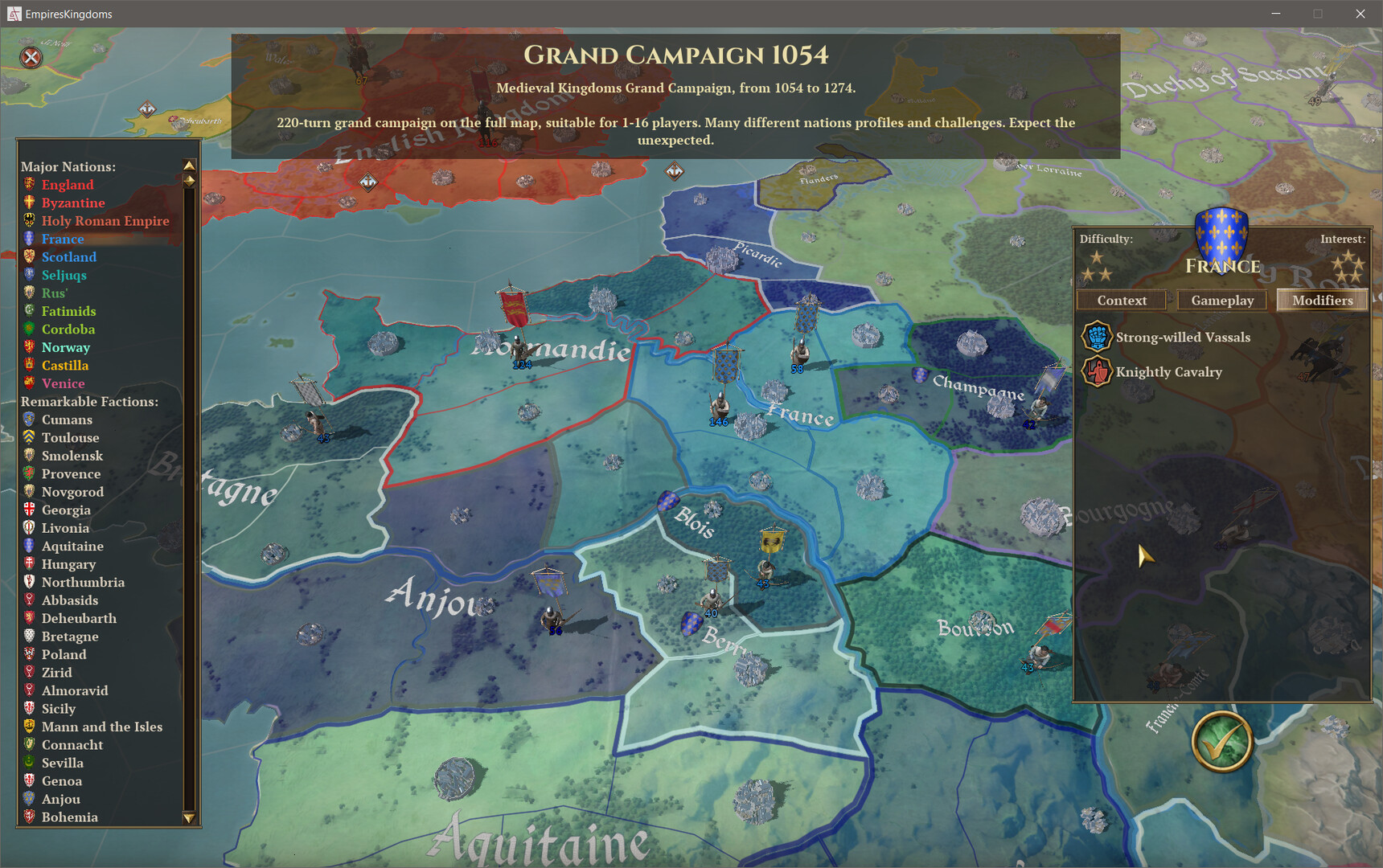Click the Knightly Cavalry modifier icon
This screenshot has width=1383, height=868.
(x=1098, y=372)
